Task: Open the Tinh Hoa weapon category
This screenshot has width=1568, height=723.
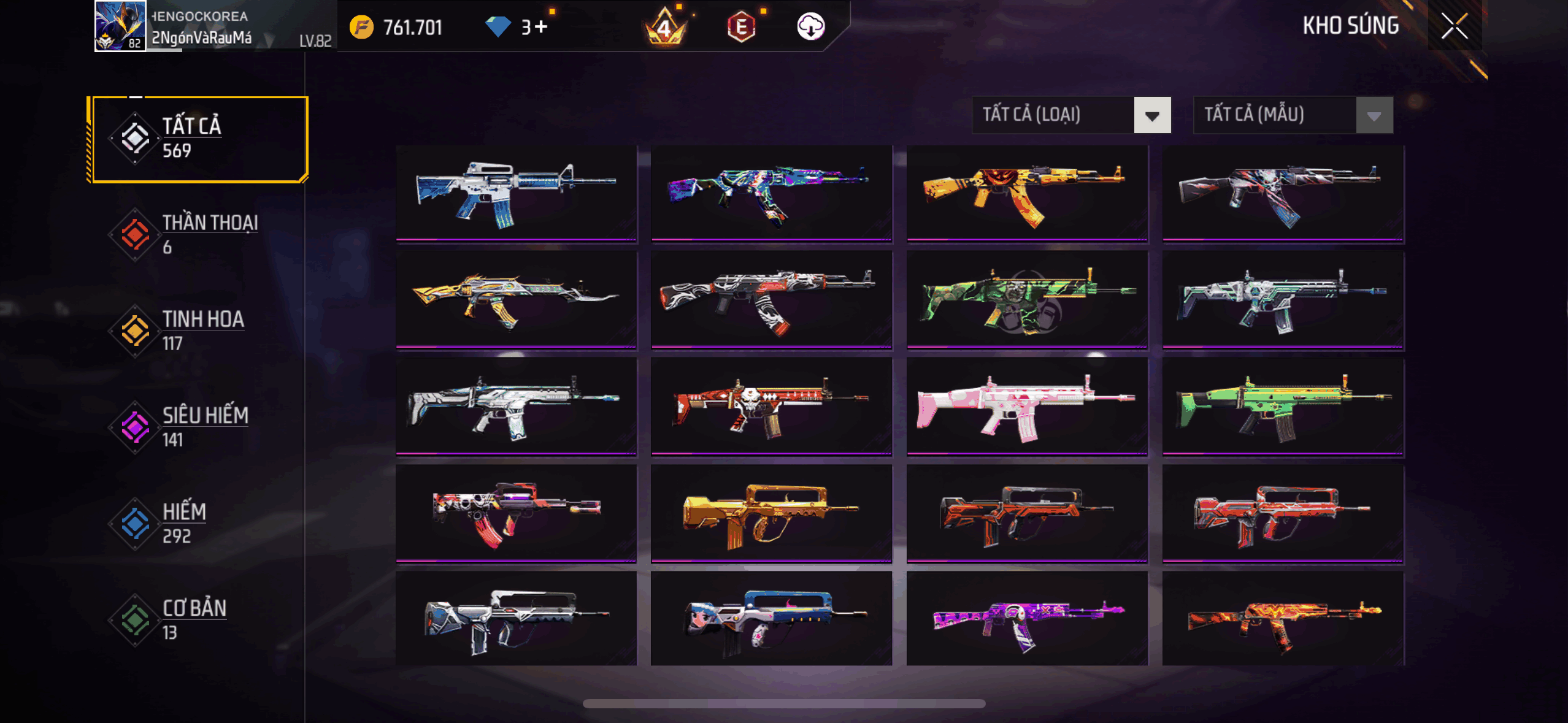Action: click(198, 331)
